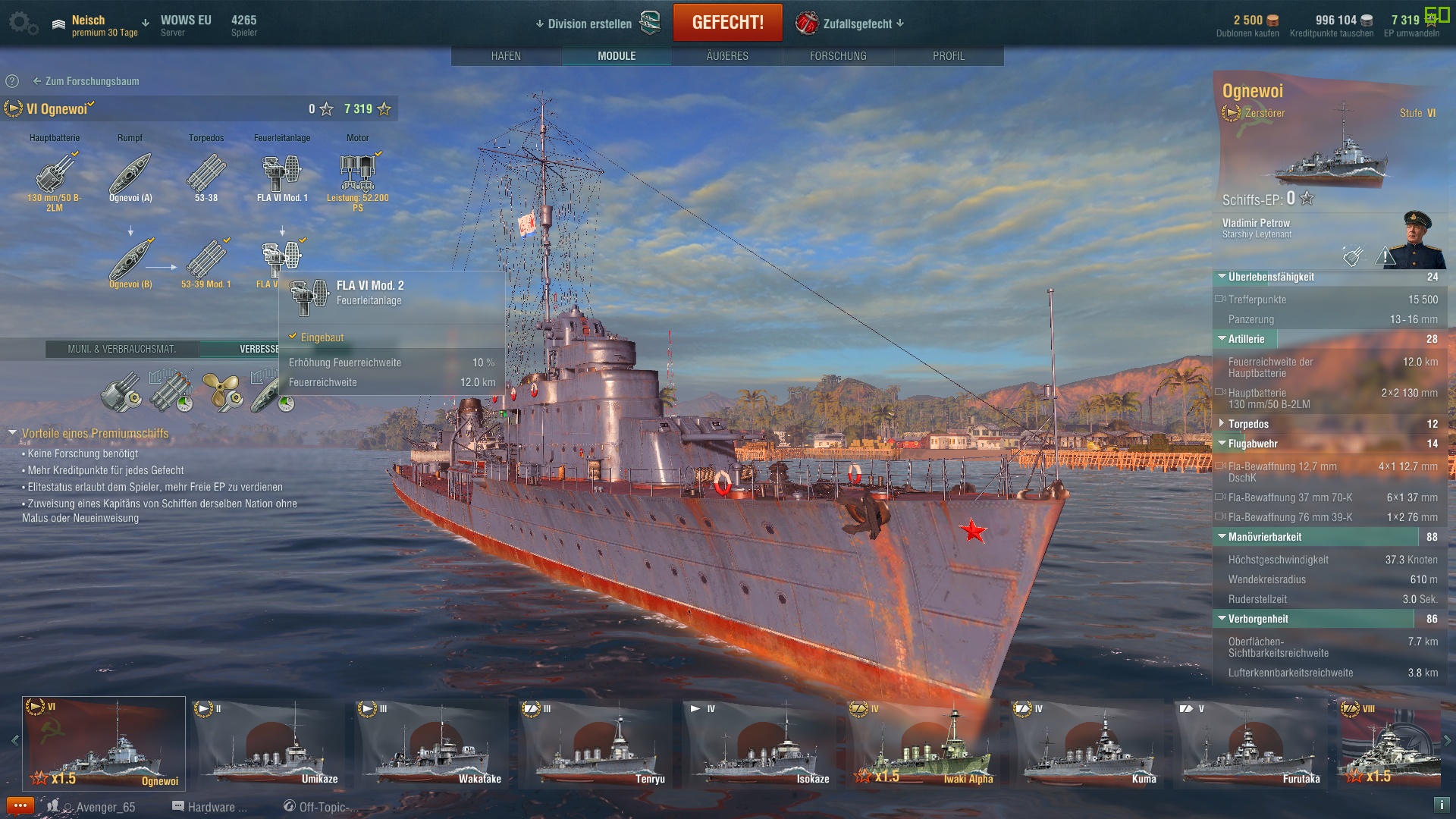Choose the Ognevoi (B) hull module
The width and height of the screenshot is (1456, 819).
click(x=130, y=261)
